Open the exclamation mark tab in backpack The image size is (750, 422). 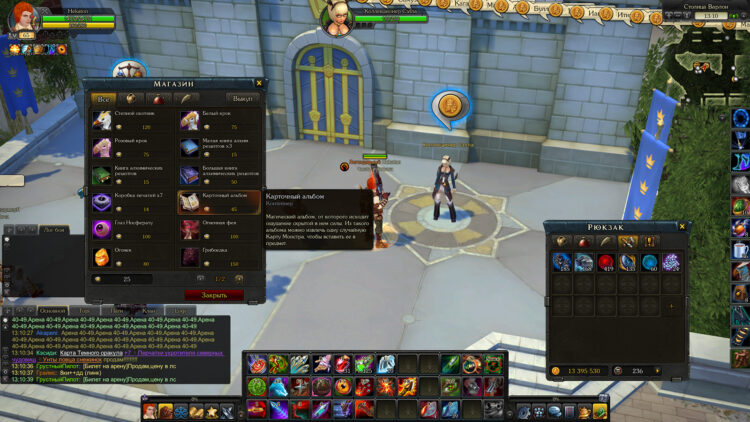(x=651, y=241)
